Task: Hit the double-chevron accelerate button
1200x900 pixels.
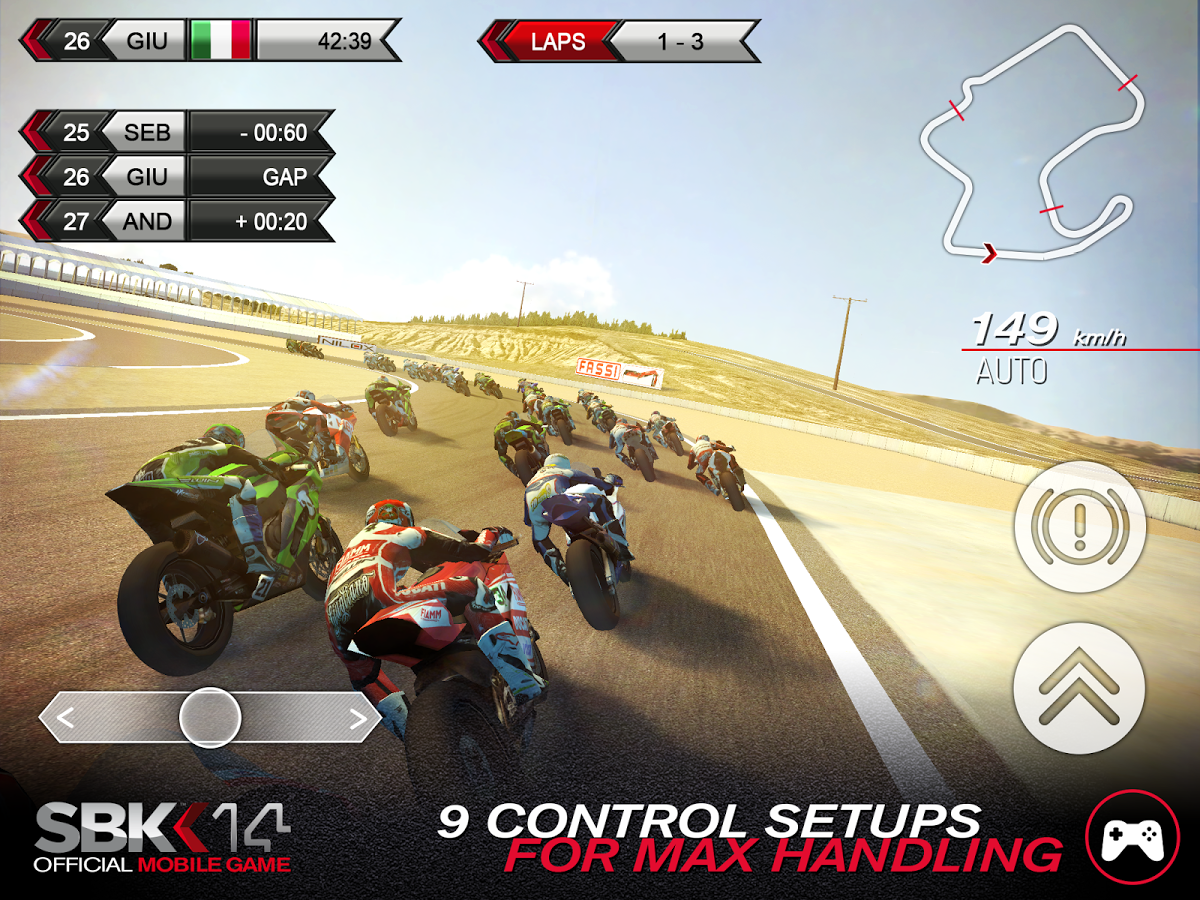Action: click(1079, 688)
